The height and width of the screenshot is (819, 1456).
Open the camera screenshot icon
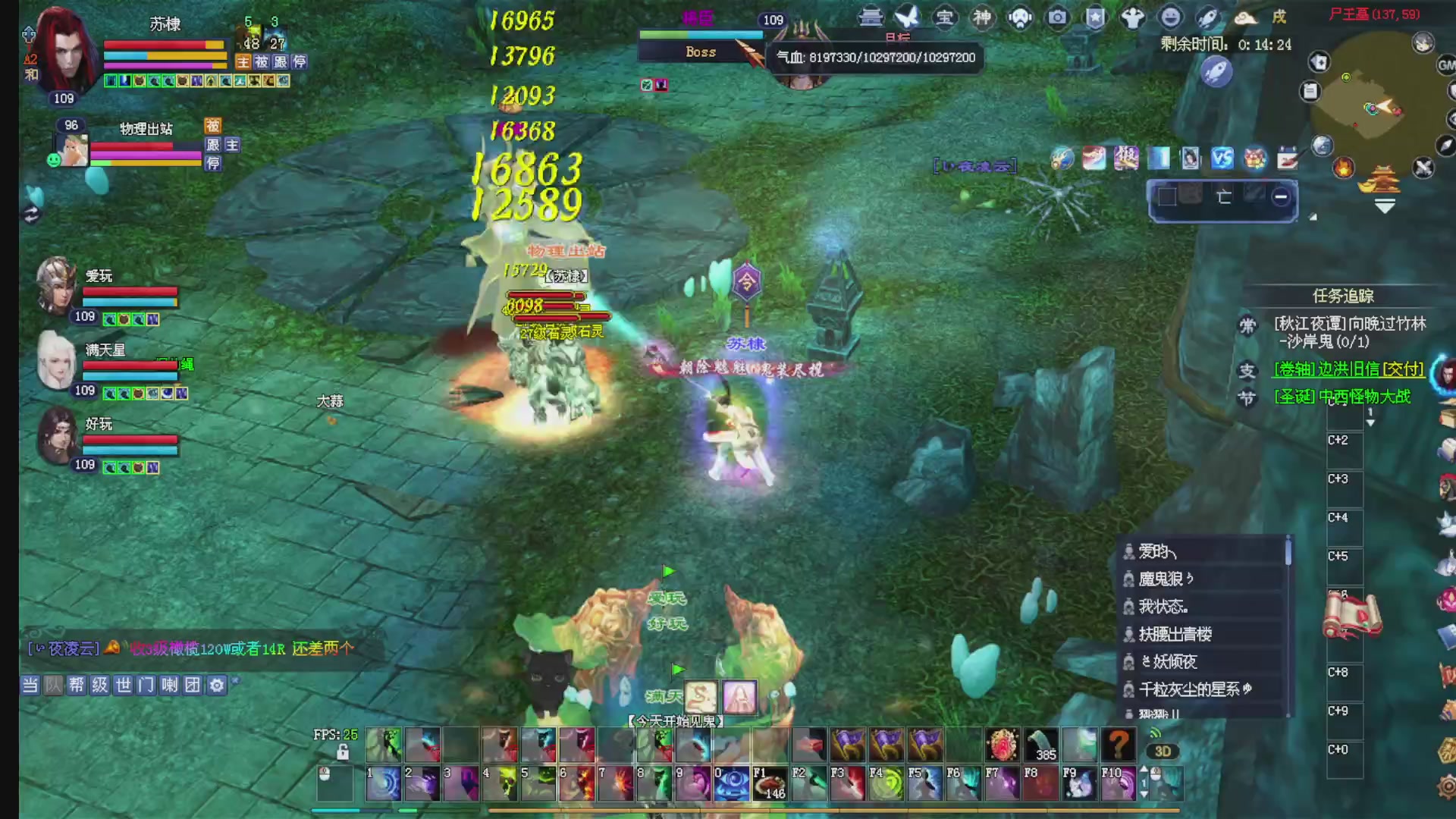1057,17
